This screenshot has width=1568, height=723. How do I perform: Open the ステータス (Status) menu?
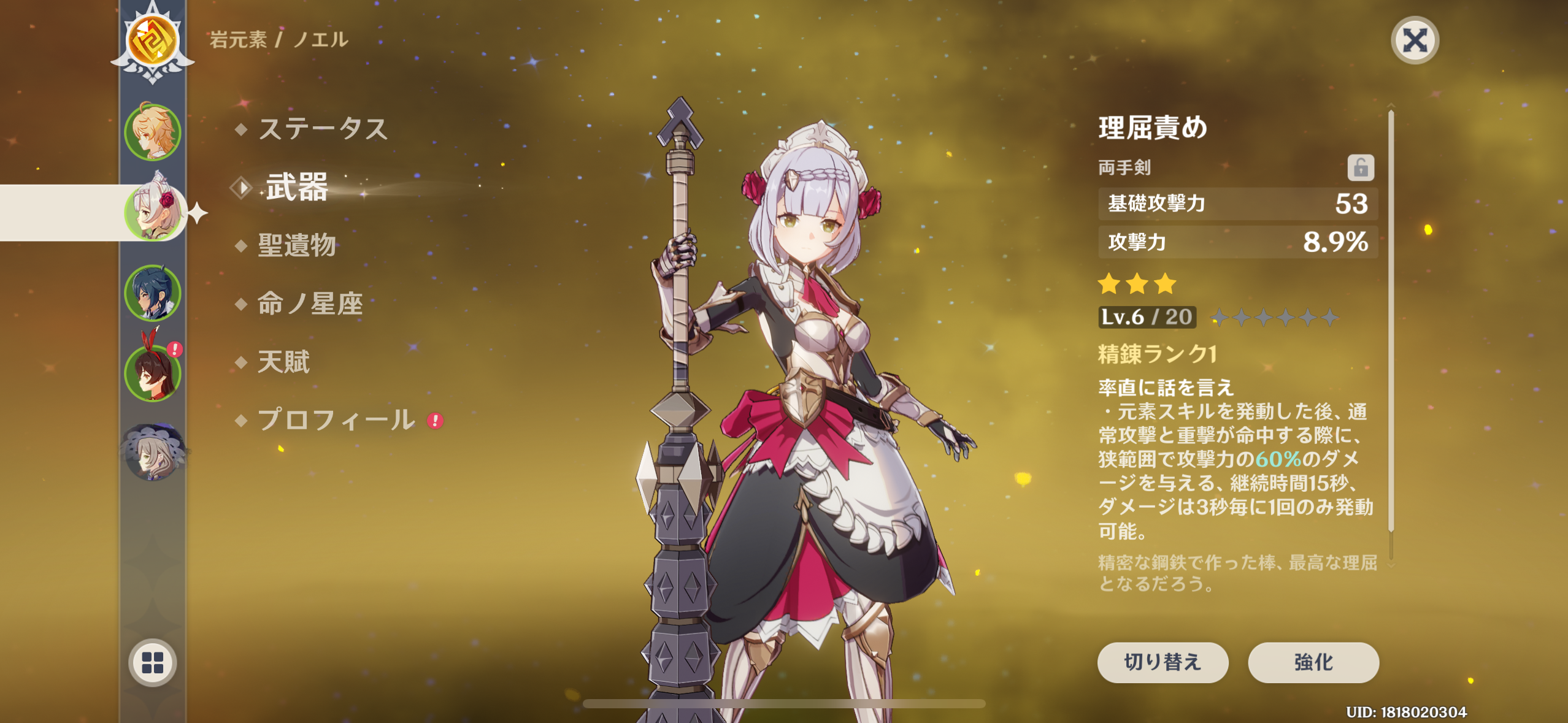[x=323, y=129]
